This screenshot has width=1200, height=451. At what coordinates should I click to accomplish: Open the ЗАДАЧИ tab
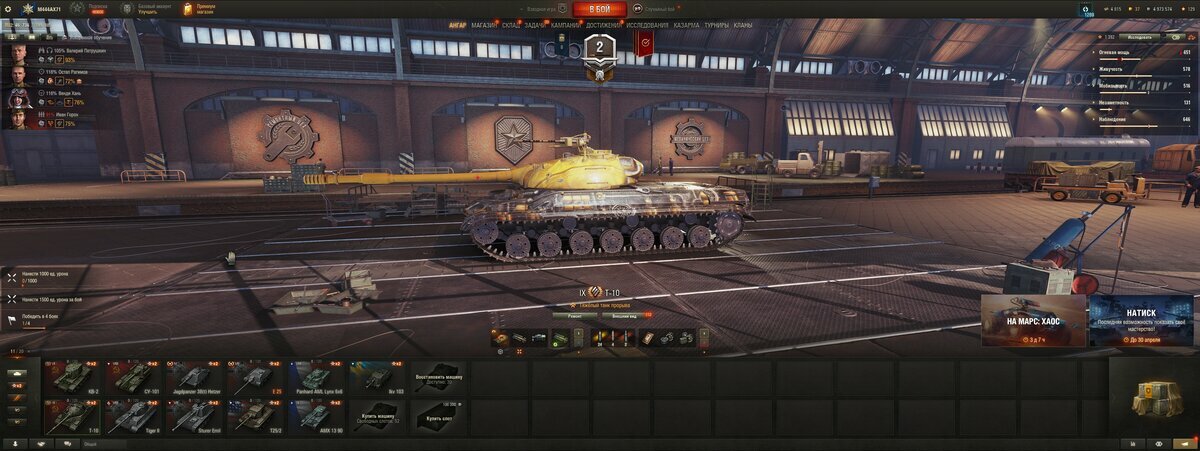536,25
